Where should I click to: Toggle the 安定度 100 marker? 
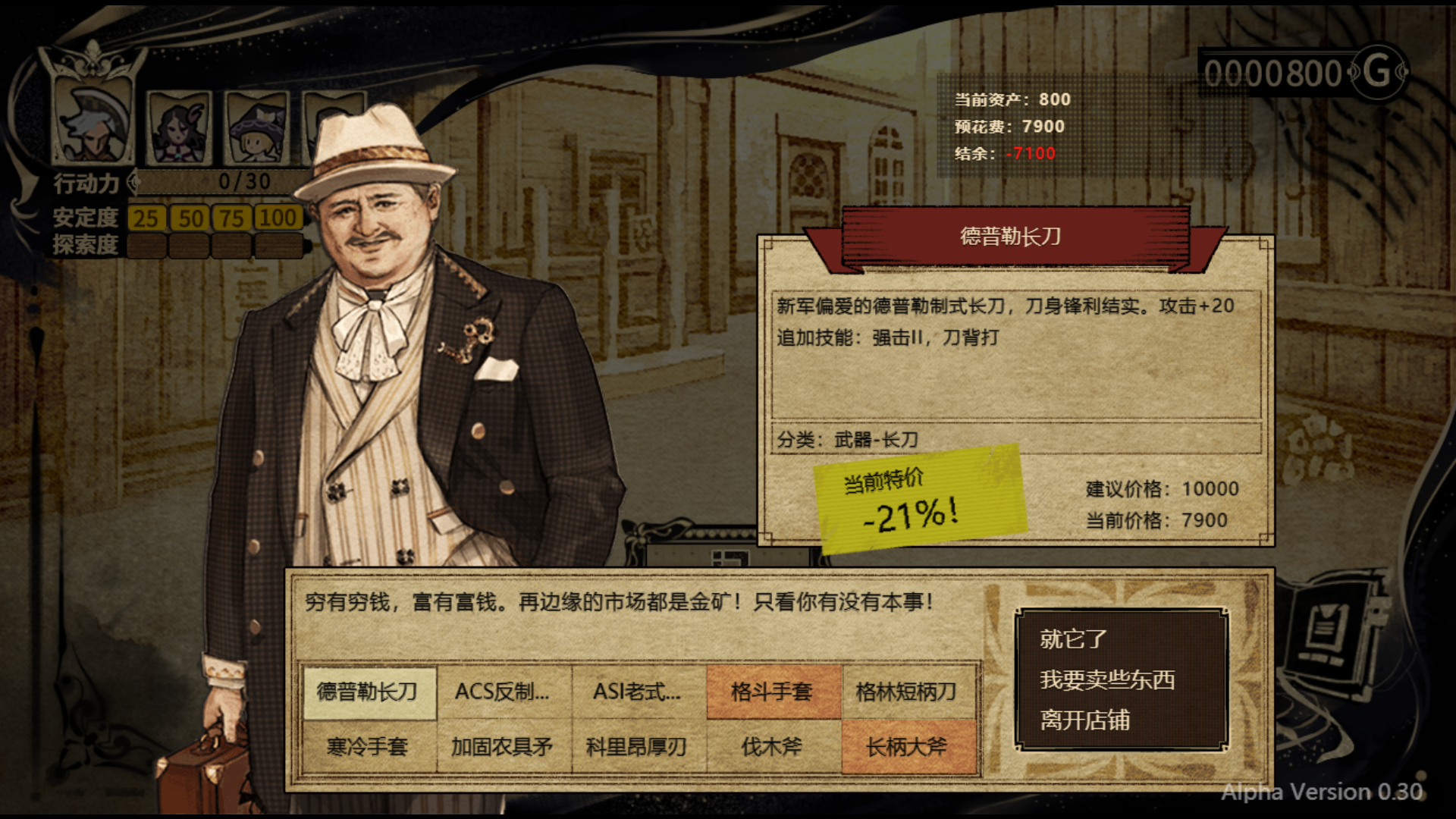coord(278,218)
